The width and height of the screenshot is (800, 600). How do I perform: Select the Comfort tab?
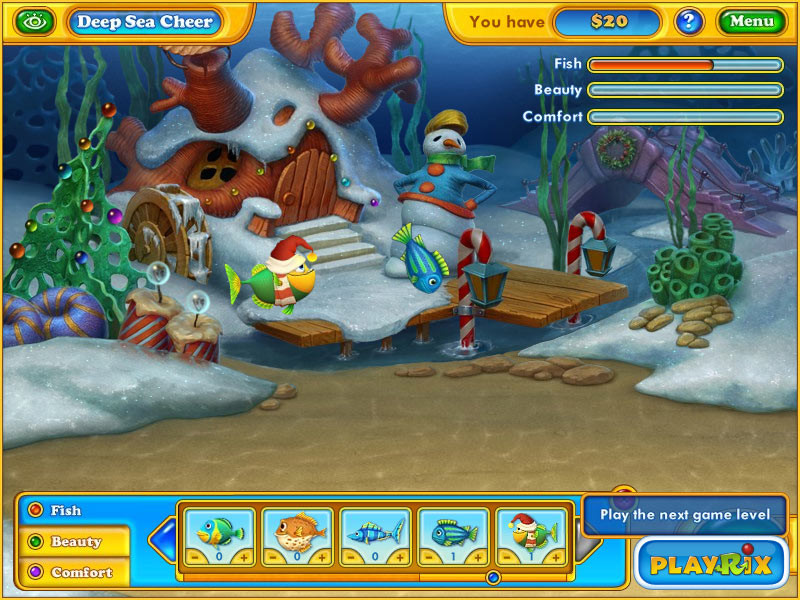81,572
